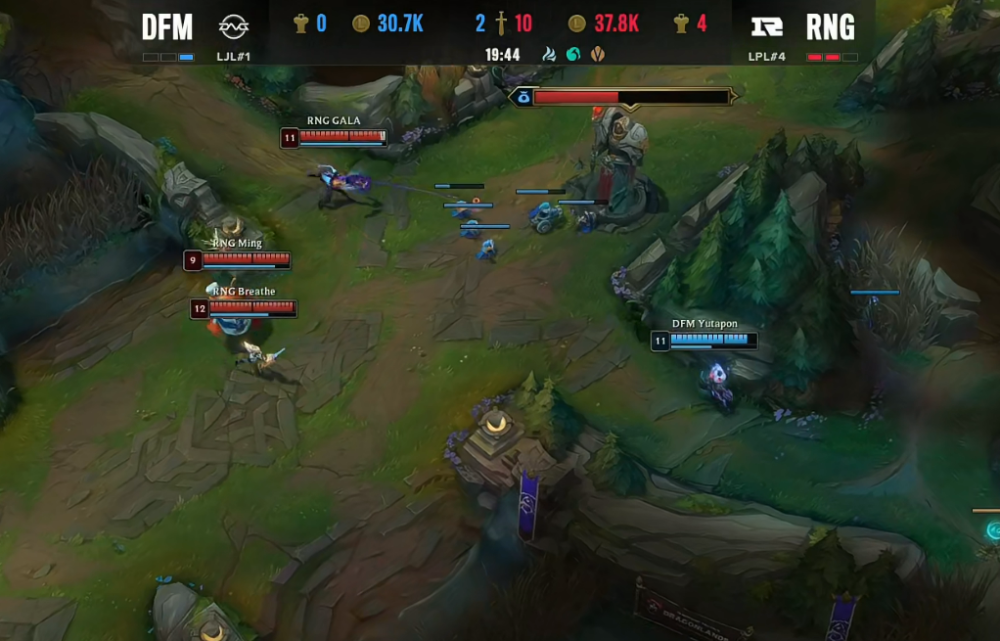Click the DFM team logo
This screenshot has height=641, width=1000.
pyautogui.click(x=234, y=26)
